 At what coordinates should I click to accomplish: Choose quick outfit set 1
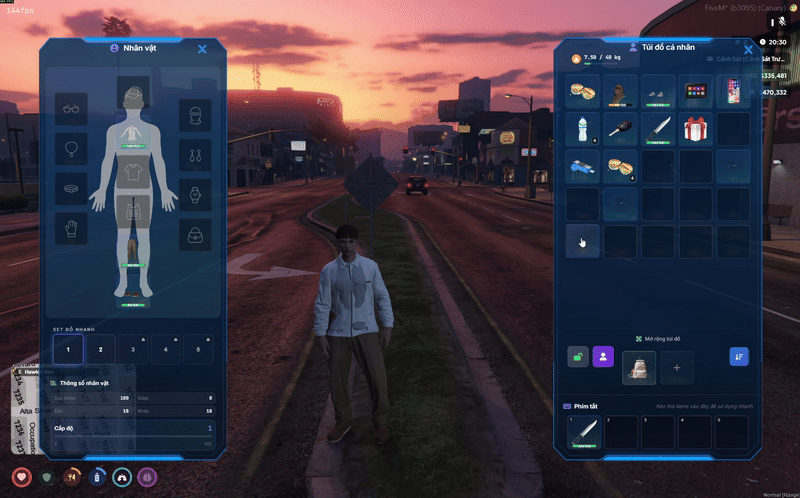click(x=68, y=350)
